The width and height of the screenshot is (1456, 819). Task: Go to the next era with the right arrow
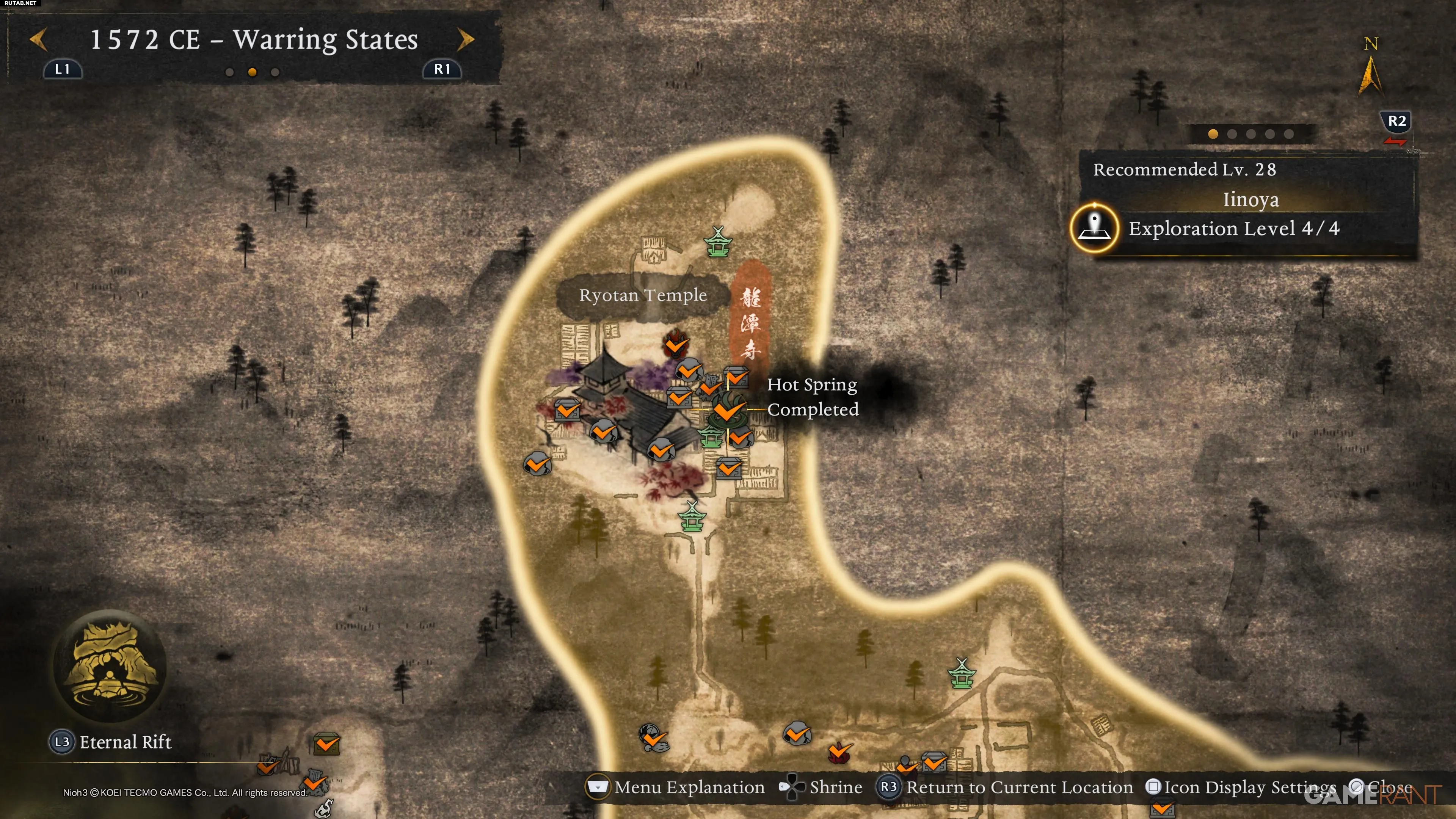pos(465,39)
